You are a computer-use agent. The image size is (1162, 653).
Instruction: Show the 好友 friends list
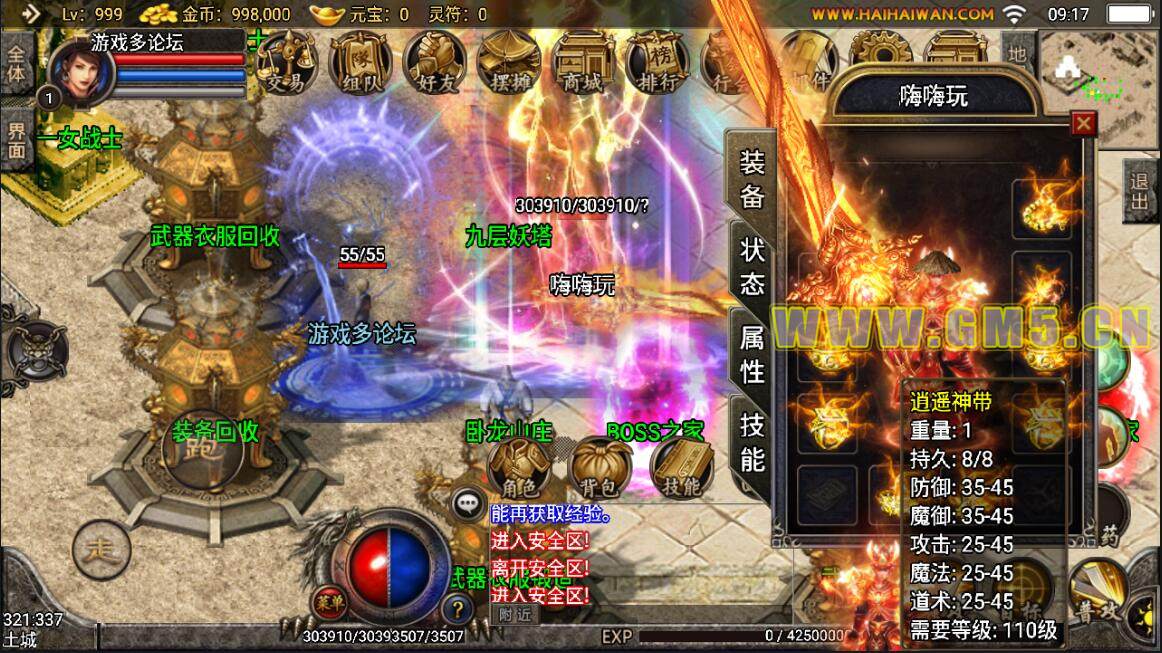[x=434, y=62]
